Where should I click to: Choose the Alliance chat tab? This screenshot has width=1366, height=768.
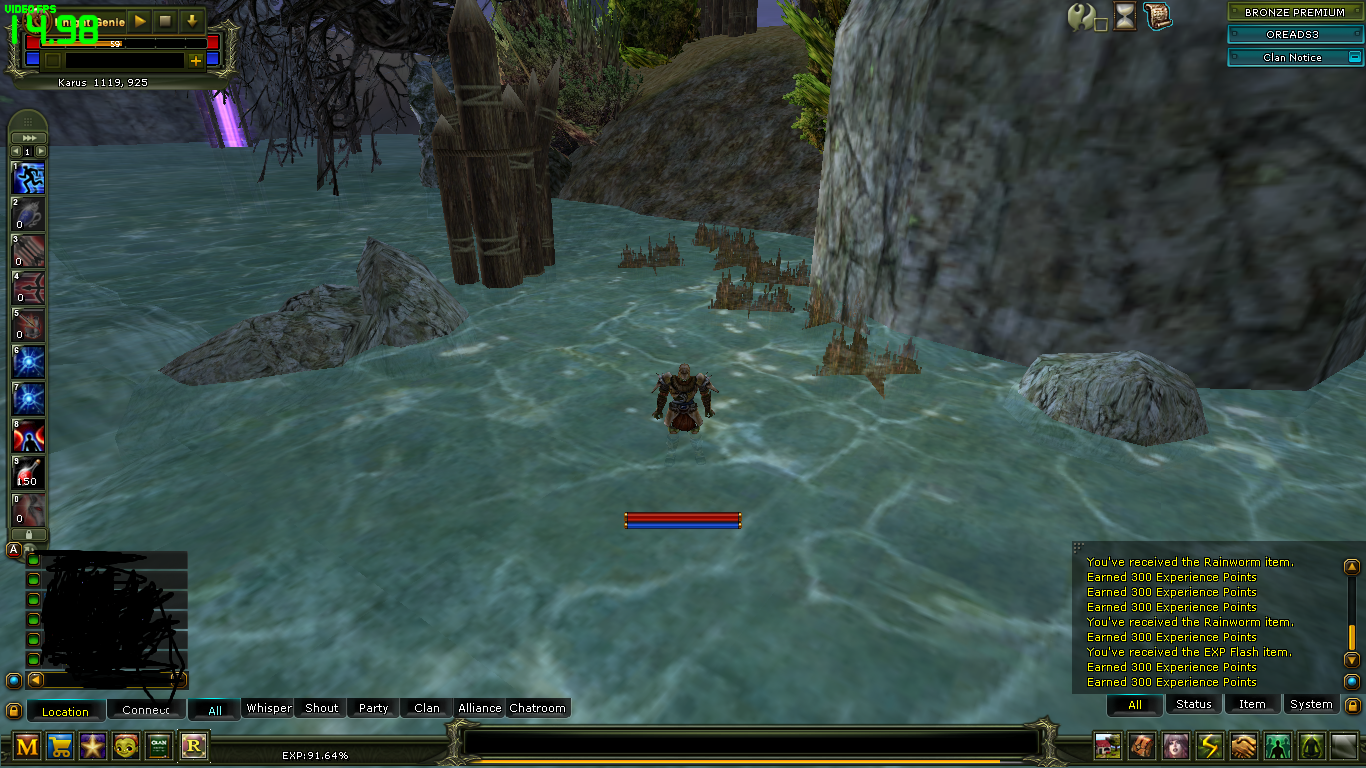pos(480,708)
